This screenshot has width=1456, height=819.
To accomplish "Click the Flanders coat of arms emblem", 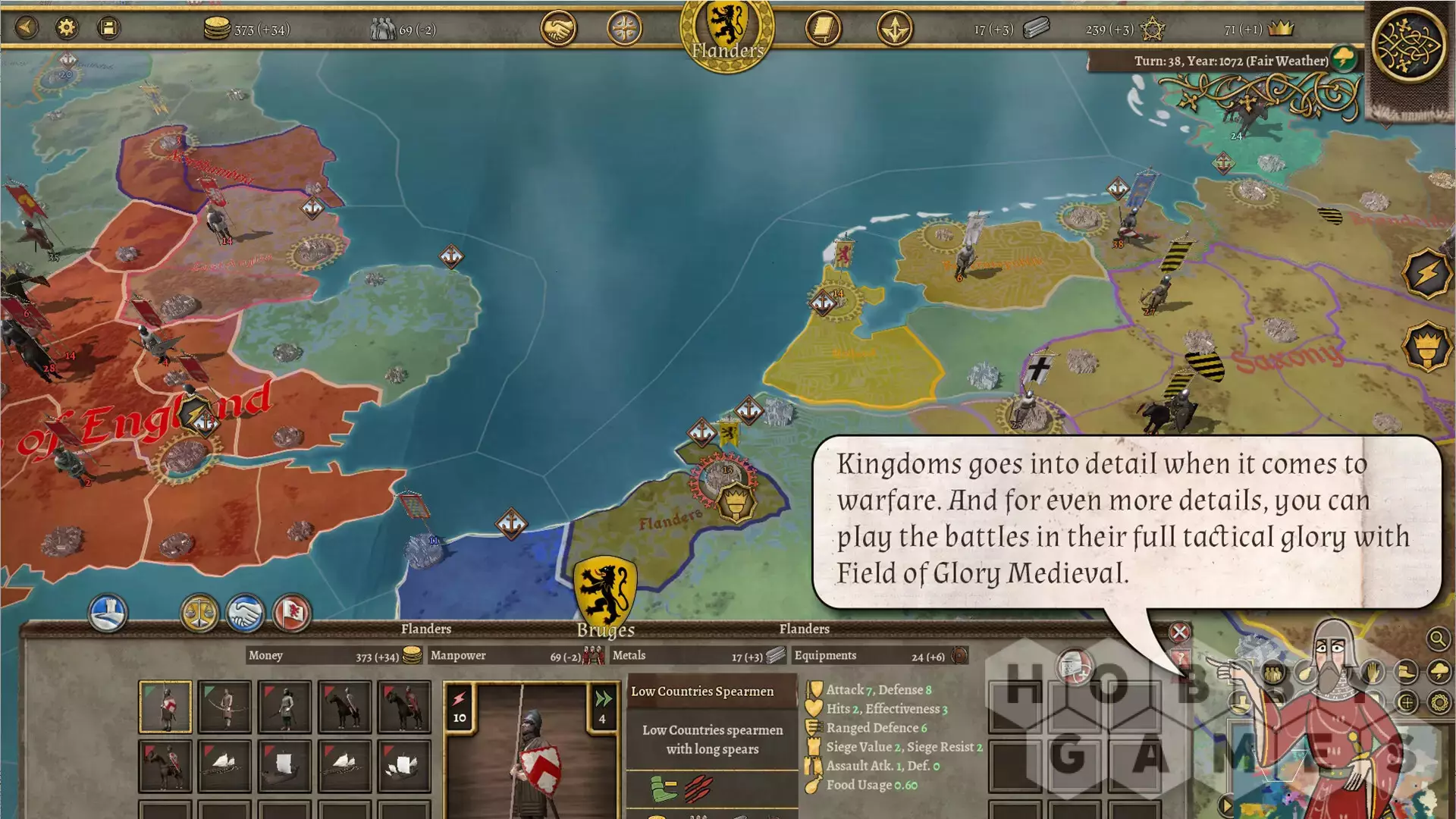I will point(727,30).
